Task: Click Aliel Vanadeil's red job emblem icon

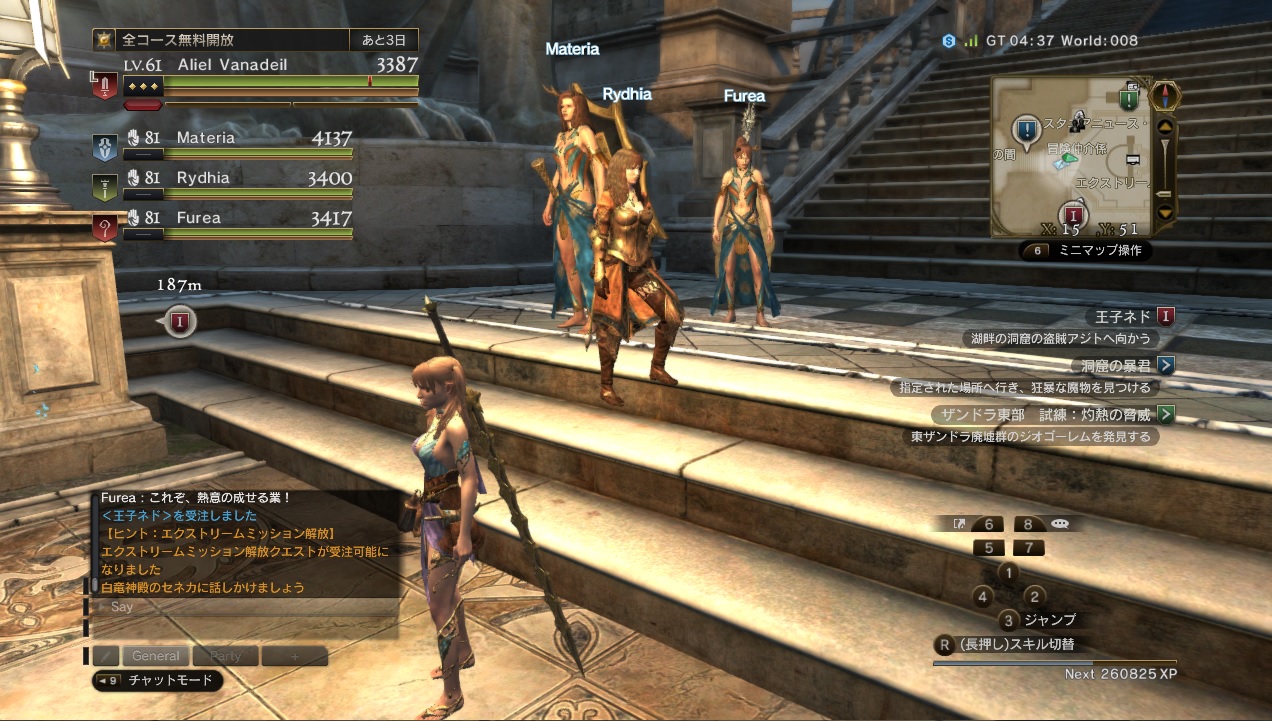Action: (x=105, y=84)
